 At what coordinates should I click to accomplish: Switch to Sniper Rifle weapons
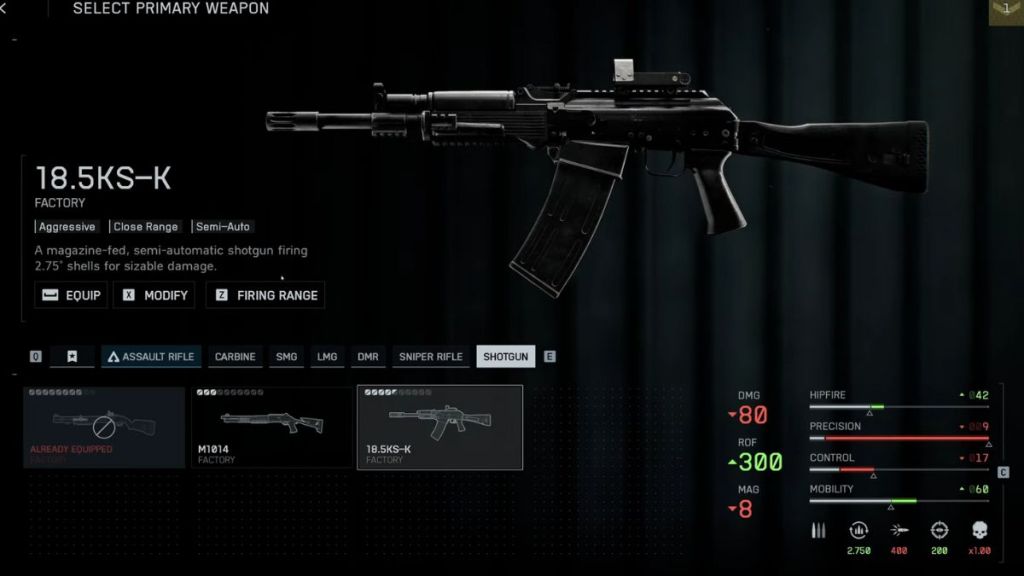tap(430, 357)
